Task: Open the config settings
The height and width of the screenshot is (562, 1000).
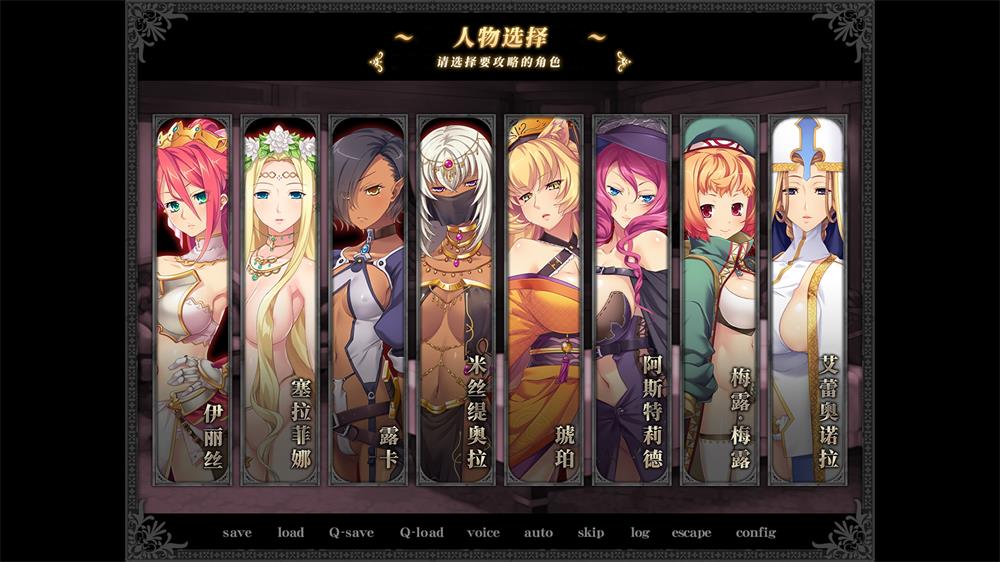Action: pyautogui.click(x=756, y=533)
